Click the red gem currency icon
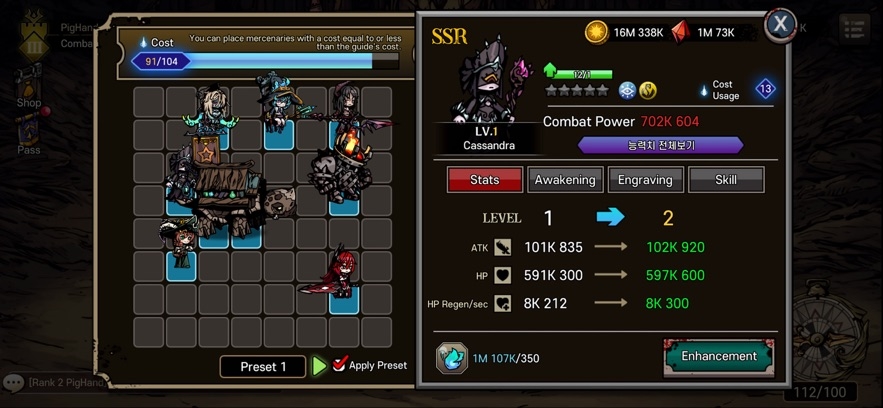Screen dimensions: 883x408 [x=681, y=32]
